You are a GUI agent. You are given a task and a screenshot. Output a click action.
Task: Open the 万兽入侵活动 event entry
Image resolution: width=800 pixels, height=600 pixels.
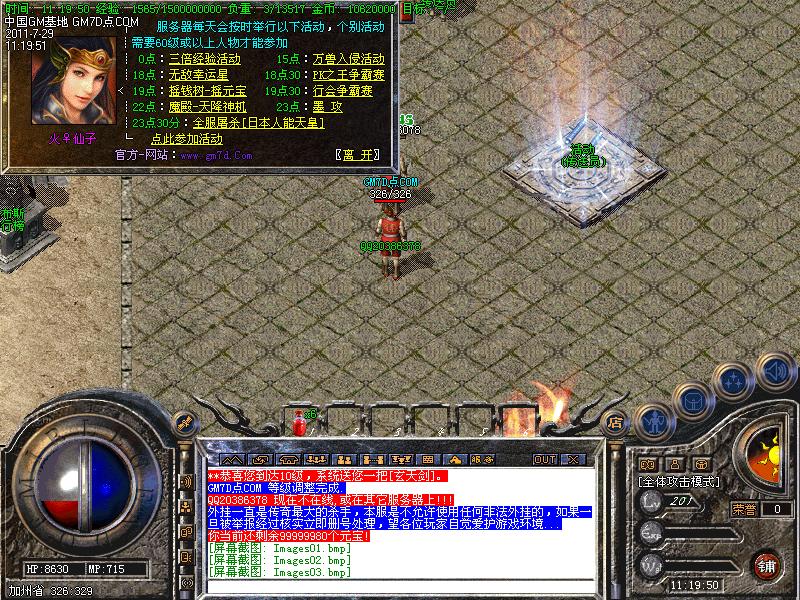(348, 60)
